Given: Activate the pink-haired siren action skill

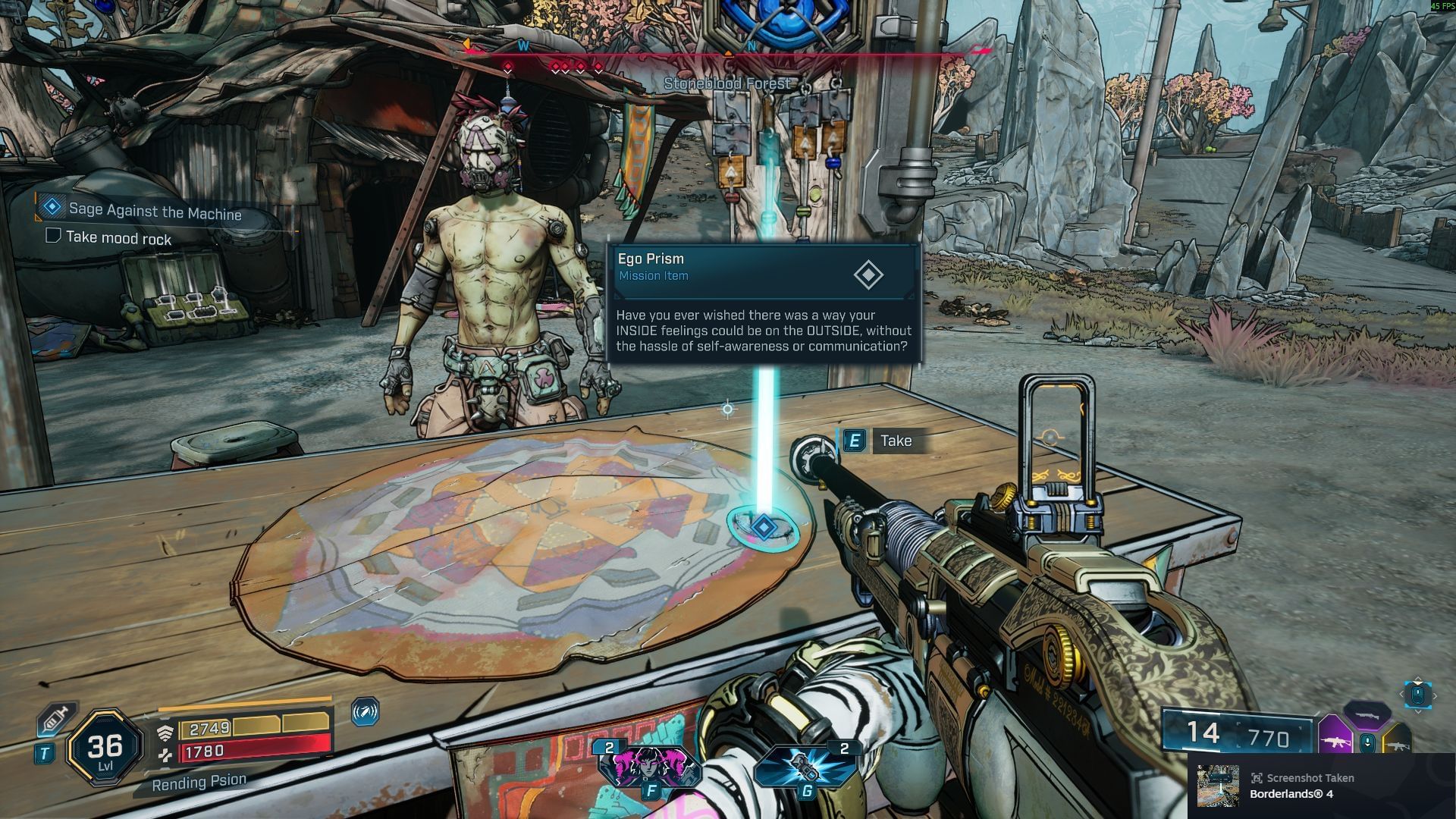Looking at the screenshot, I should pos(648,766).
